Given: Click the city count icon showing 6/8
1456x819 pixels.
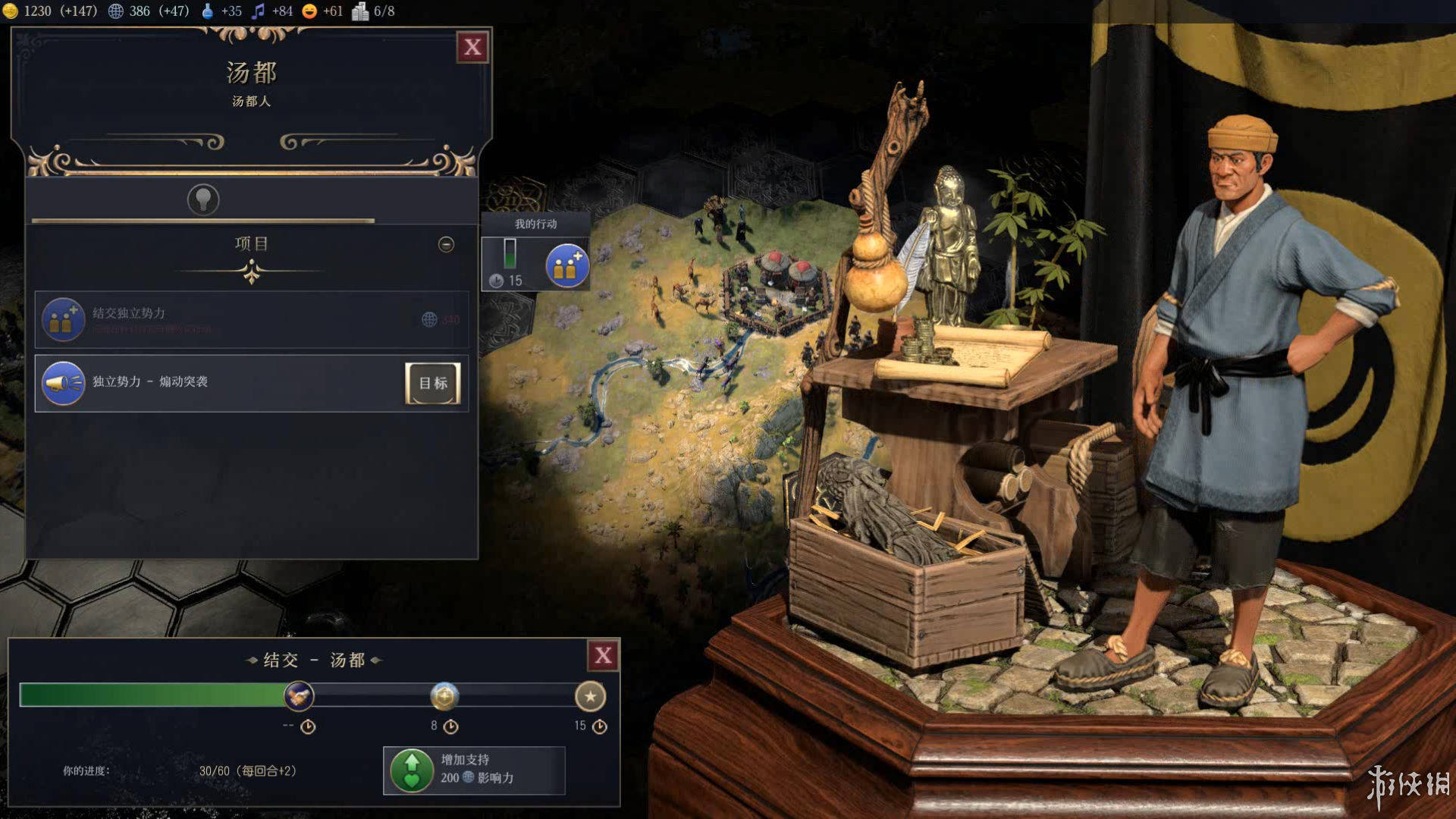Looking at the screenshot, I should pyautogui.click(x=360, y=11).
